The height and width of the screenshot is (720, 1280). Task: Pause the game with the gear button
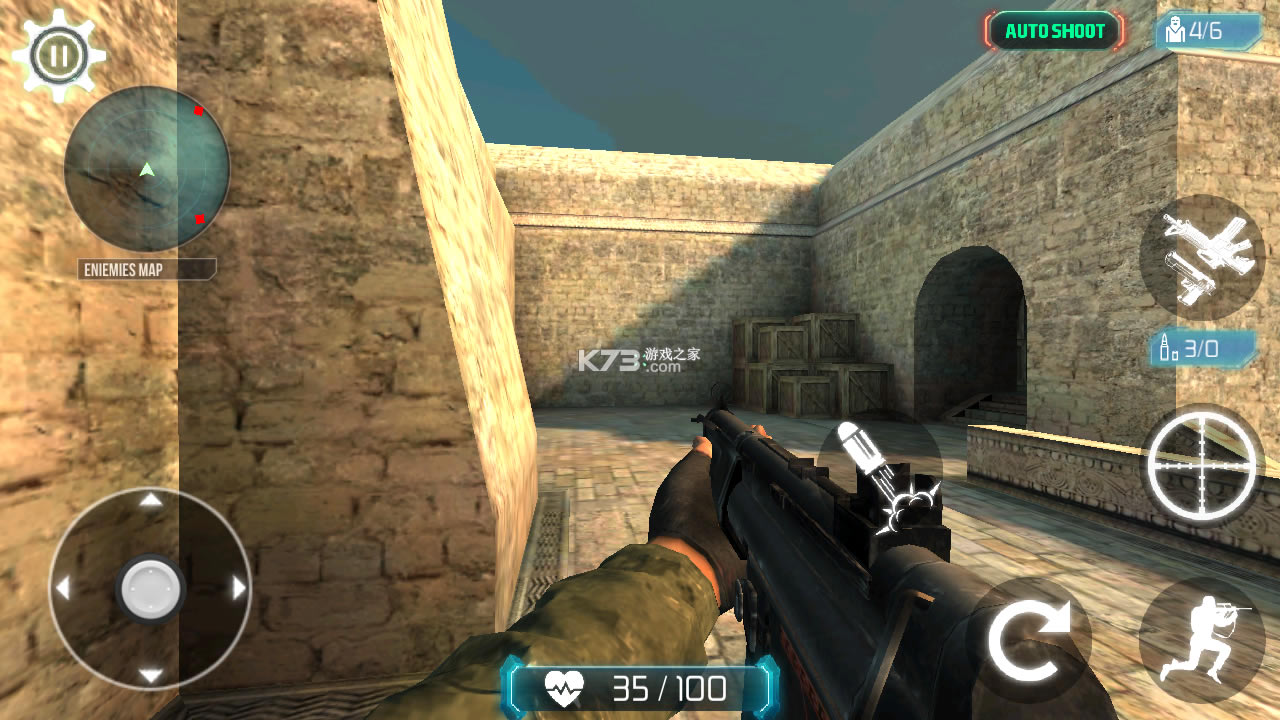pyautogui.click(x=58, y=54)
